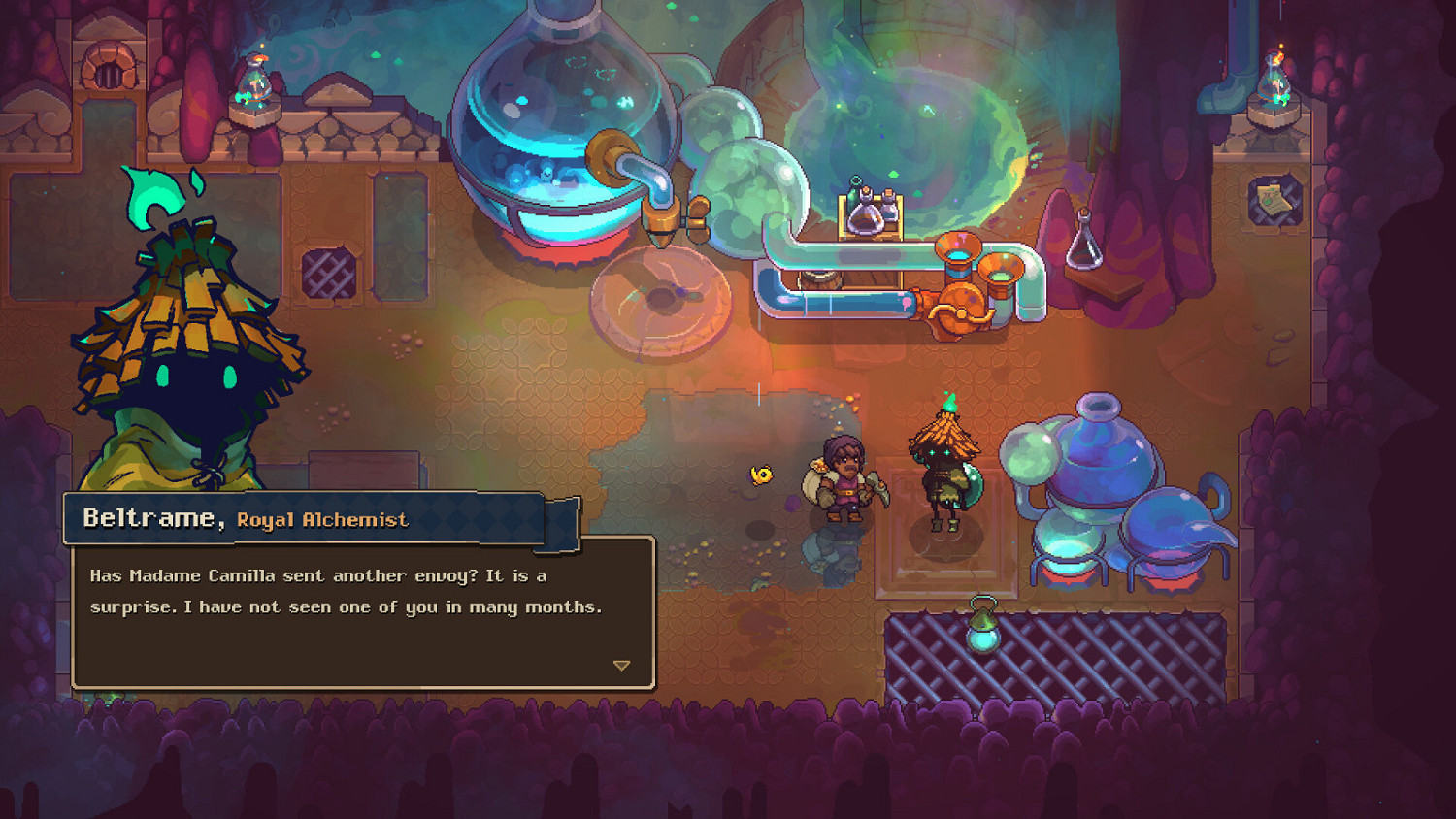The image size is (1456, 819).
Task: Select the player character holding the sack
Action: point(843,475)
